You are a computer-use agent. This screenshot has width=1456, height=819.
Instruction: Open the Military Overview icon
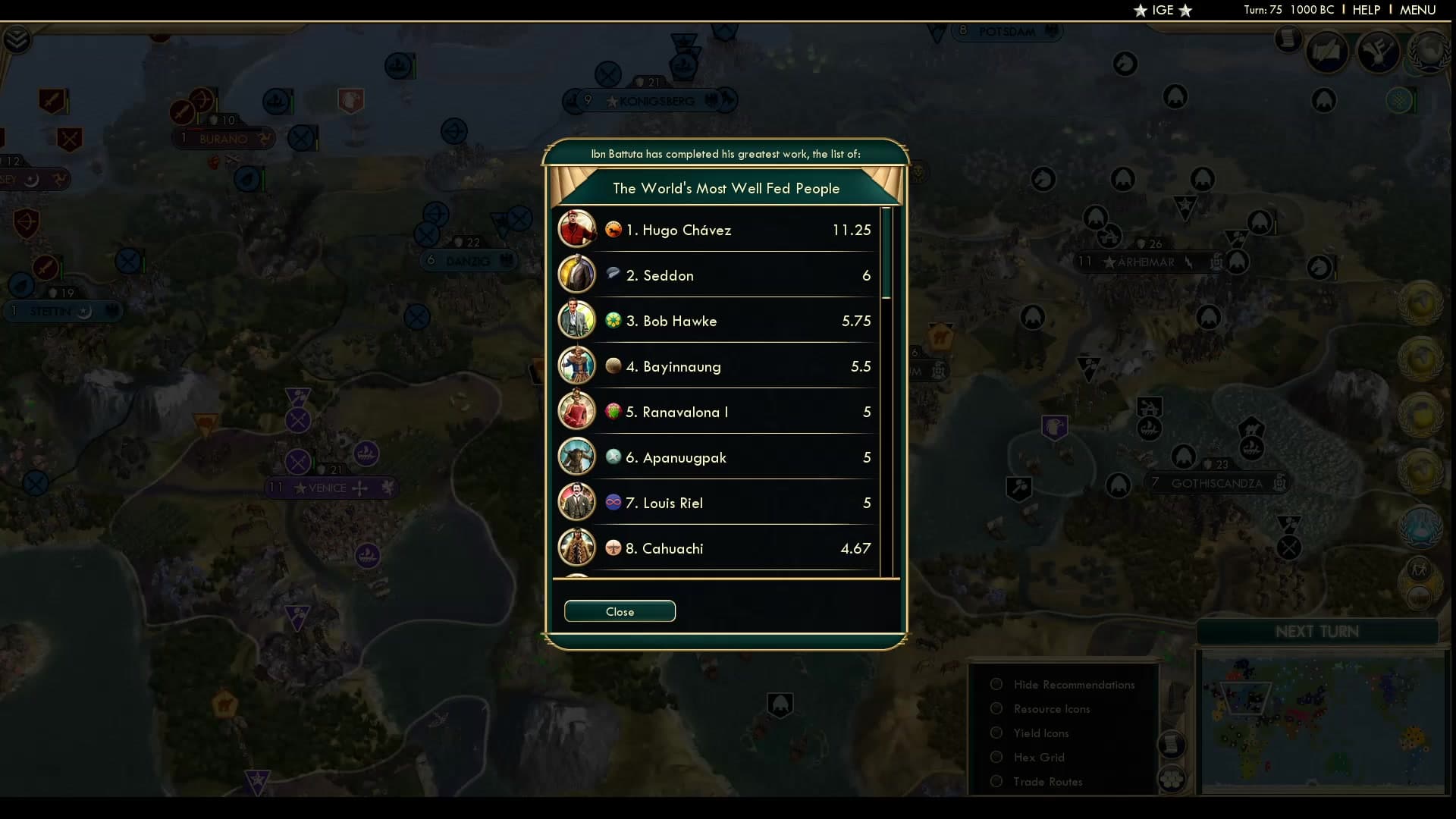click(1379, 52)
